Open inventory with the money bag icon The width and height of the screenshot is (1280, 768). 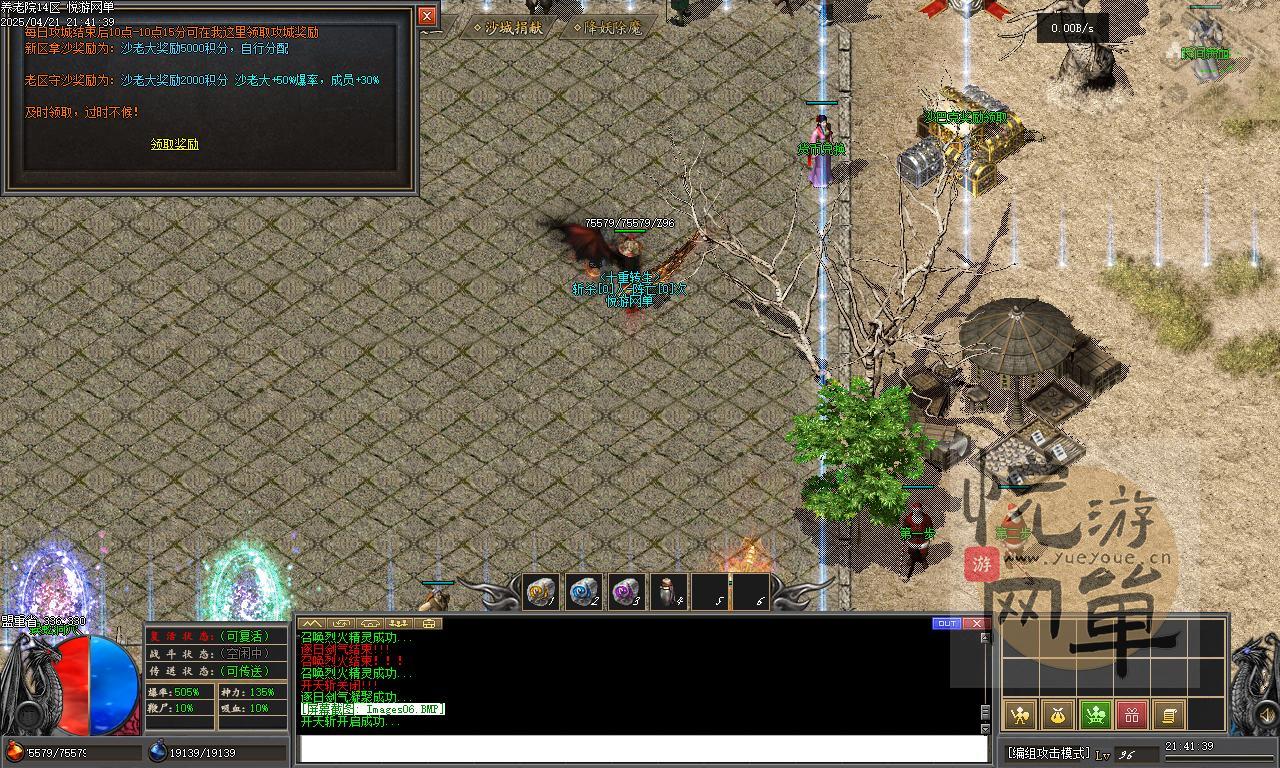pos(1055,716)
